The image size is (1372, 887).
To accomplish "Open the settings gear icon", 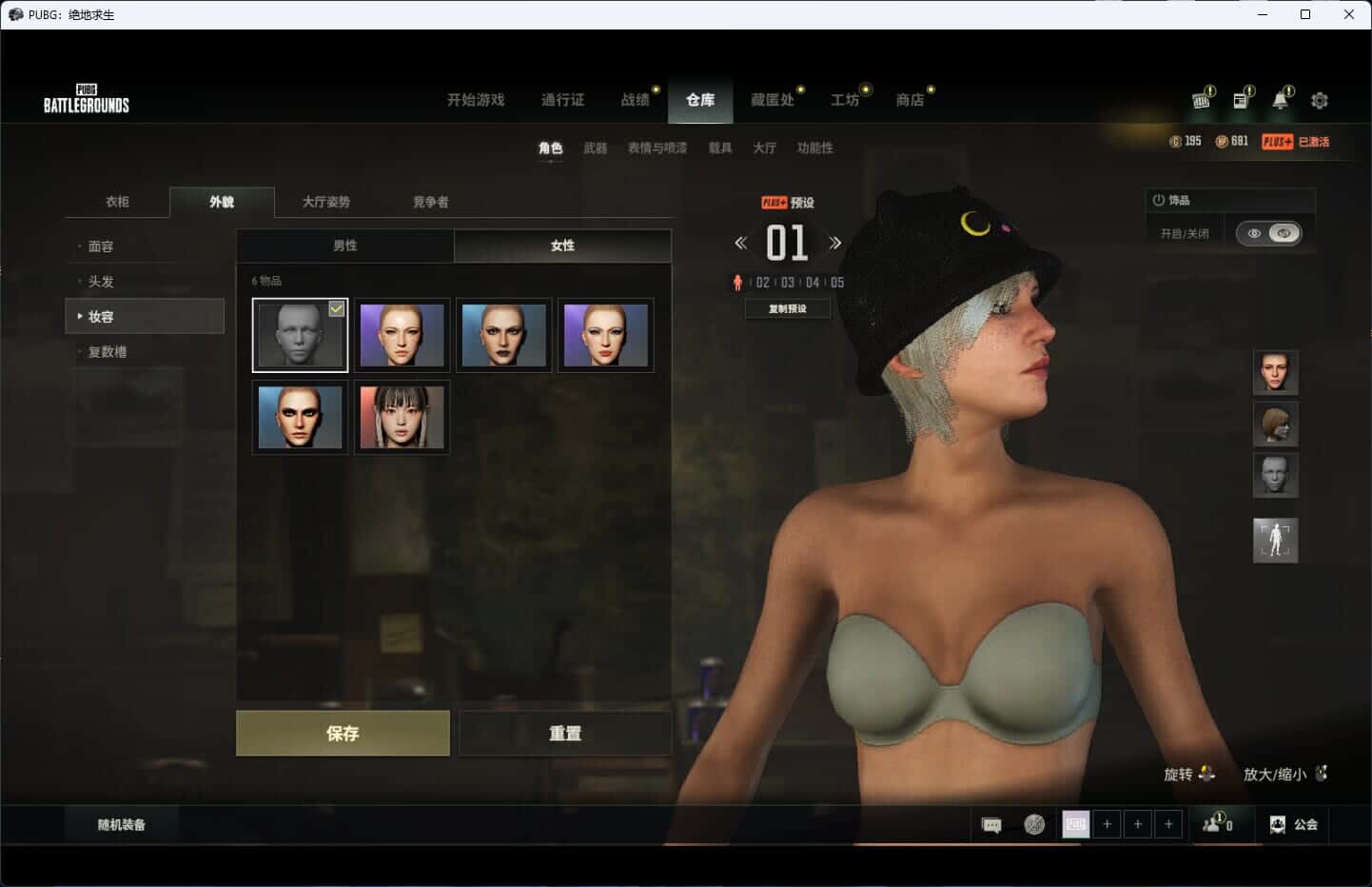I will coord(1320,100).
